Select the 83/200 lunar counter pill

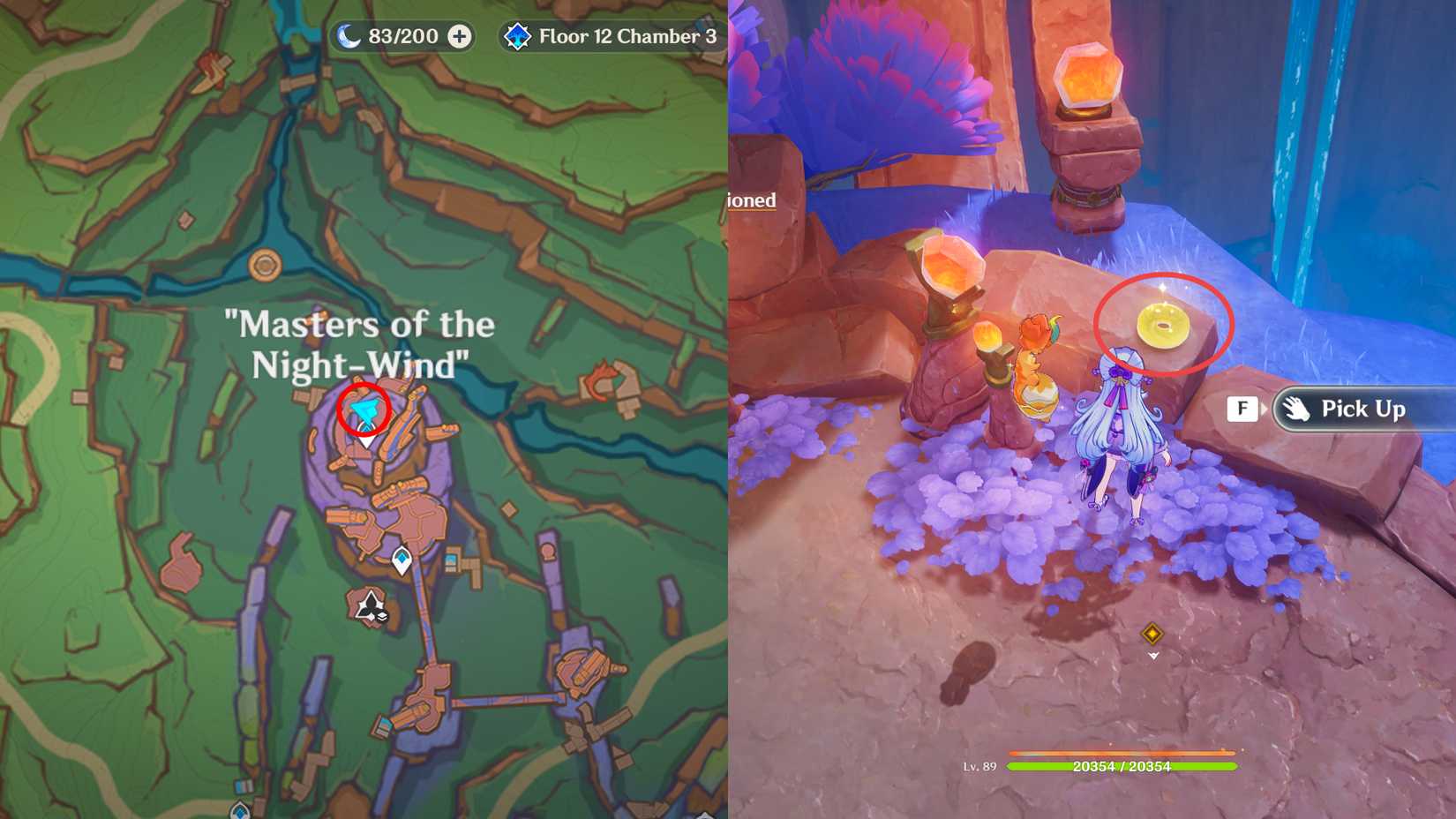click(x=394, y=36)
